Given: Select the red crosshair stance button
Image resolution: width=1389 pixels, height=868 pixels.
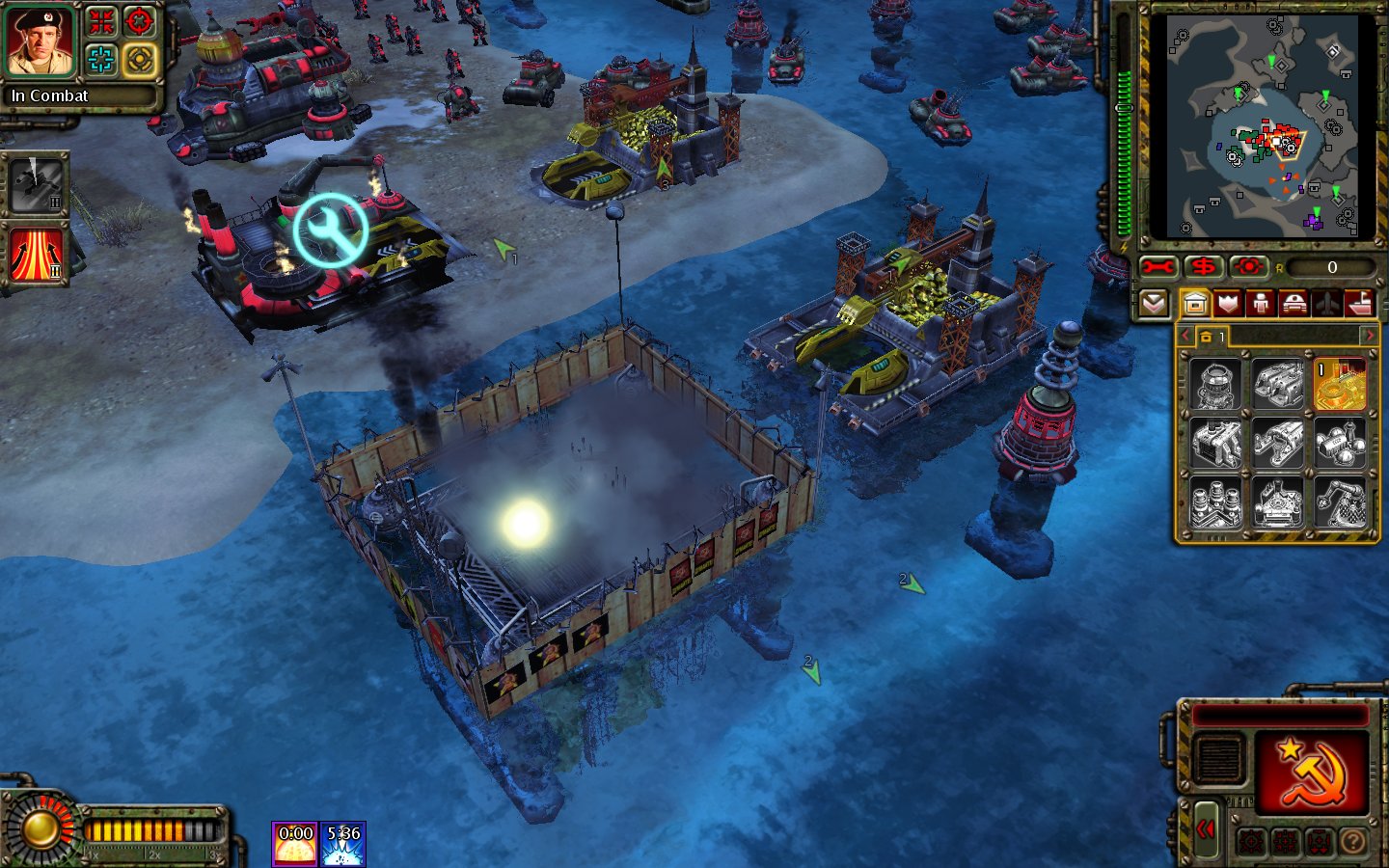Looking at the screenshot, I should click(140, 21).
